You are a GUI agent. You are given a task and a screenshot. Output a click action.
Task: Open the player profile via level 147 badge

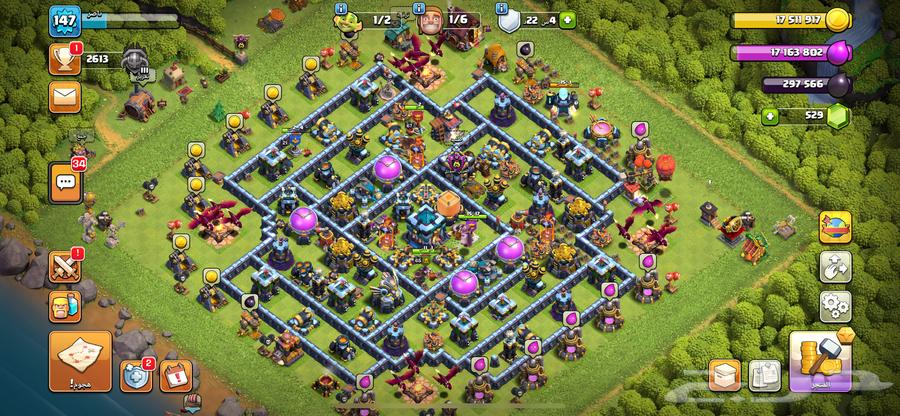click(62, 22)
